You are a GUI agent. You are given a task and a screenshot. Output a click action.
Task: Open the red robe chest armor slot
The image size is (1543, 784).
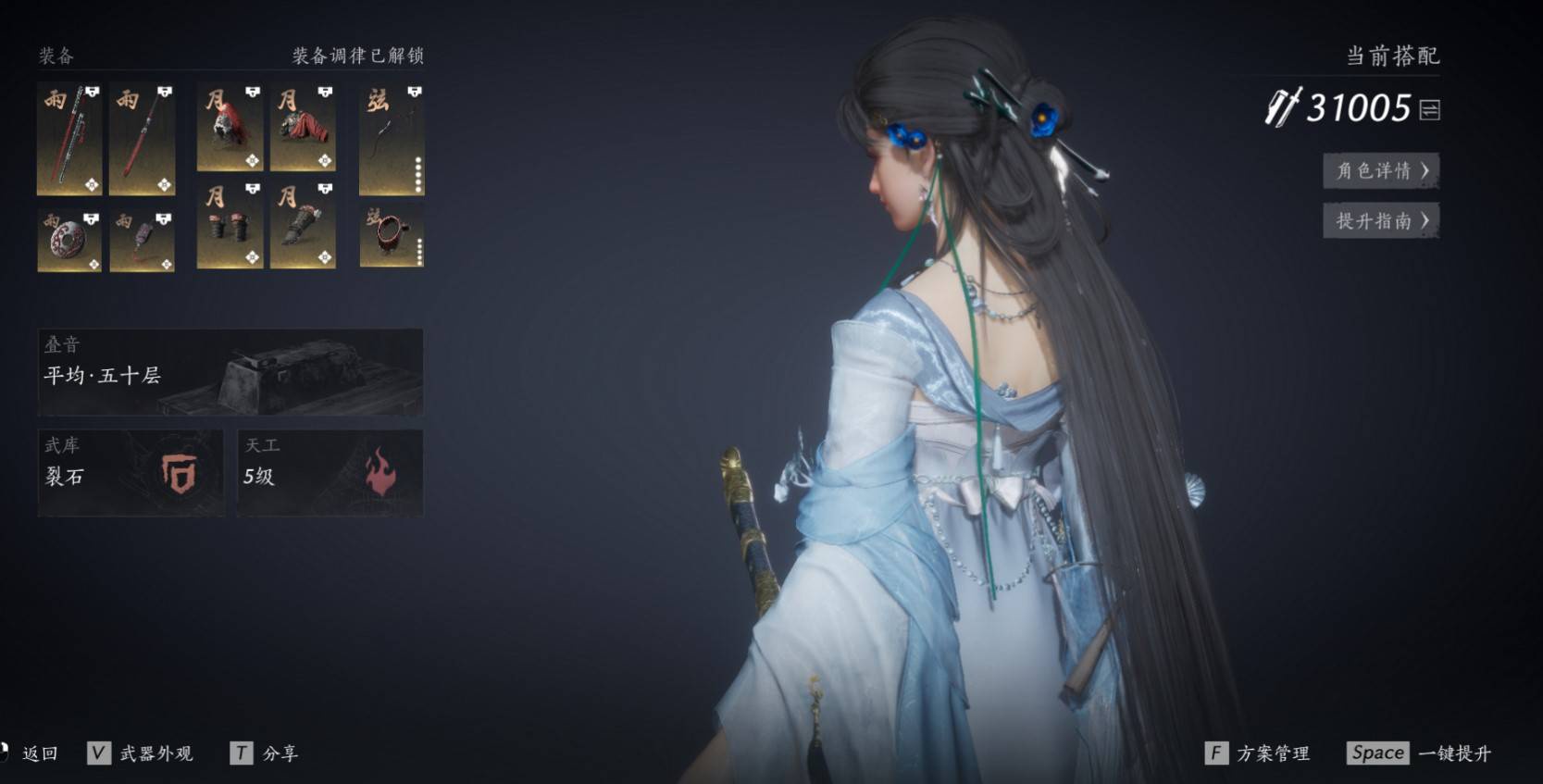click(x=303, y=128)
